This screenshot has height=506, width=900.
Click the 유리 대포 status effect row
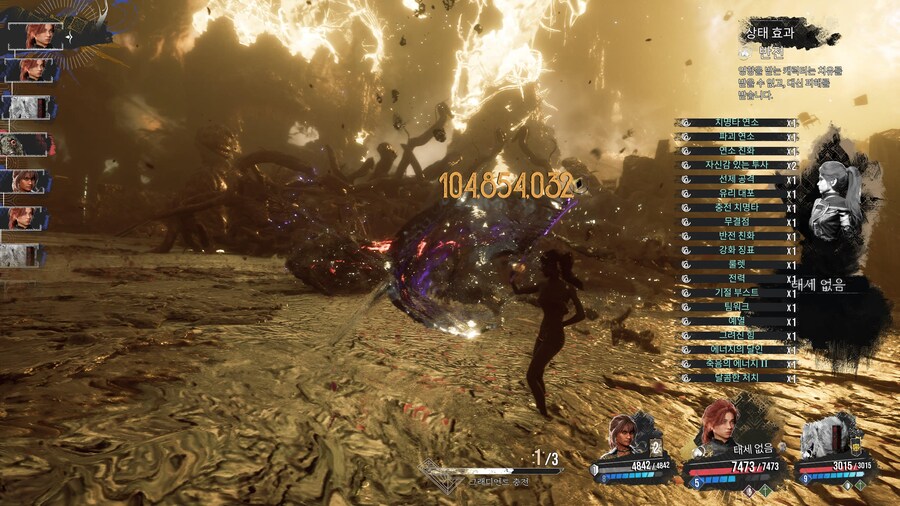[737, 193]
